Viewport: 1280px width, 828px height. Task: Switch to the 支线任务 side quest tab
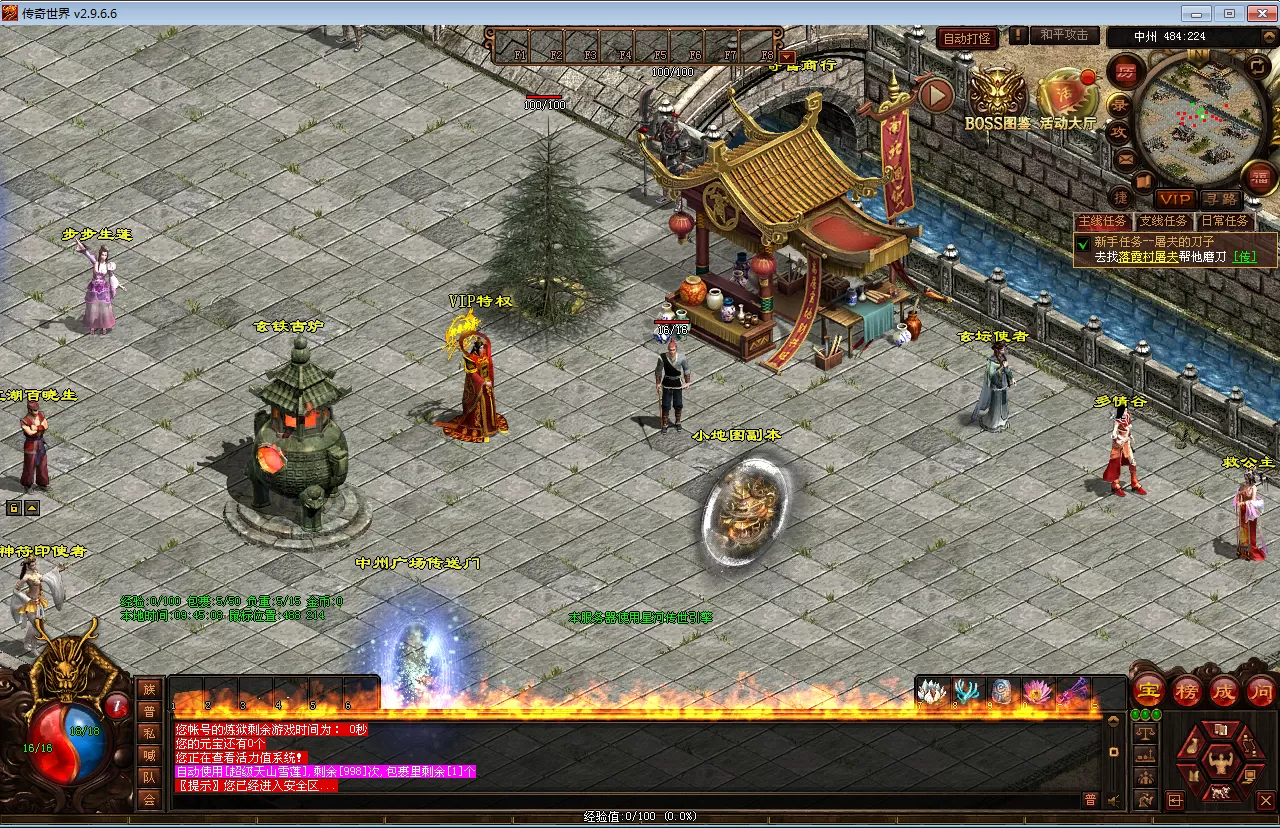[1163, 221]
